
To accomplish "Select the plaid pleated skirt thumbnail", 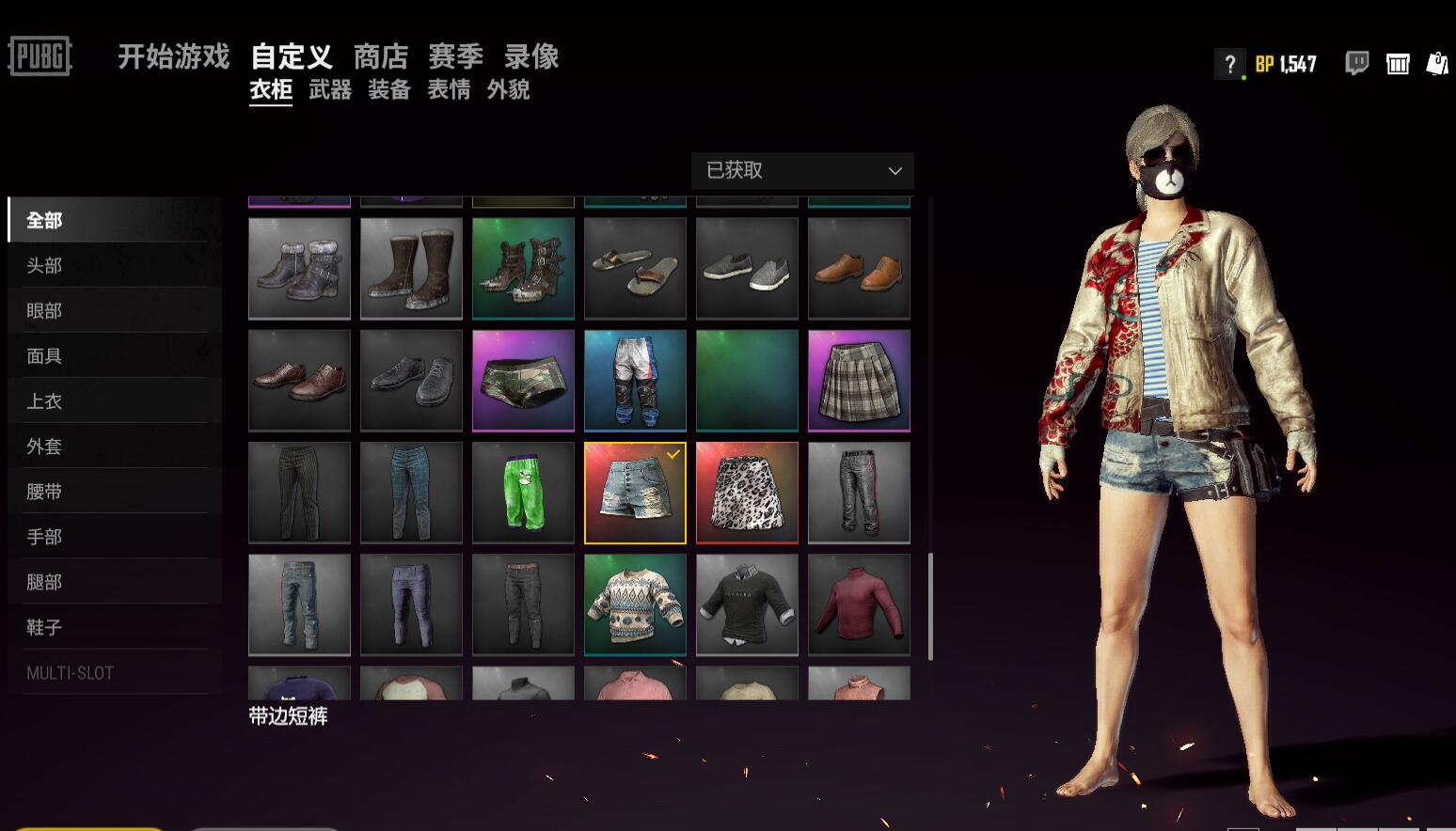I will [858, 380].
